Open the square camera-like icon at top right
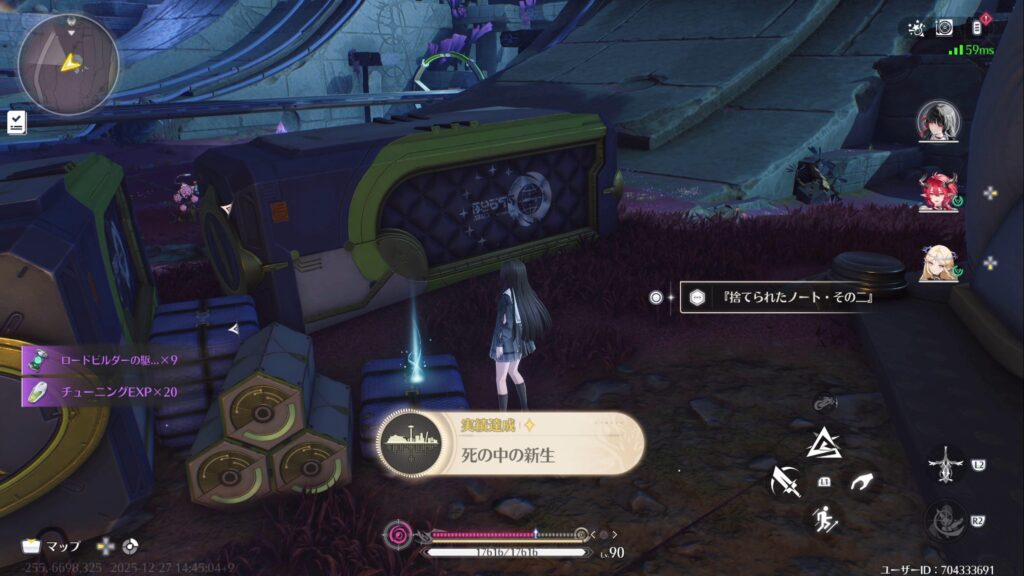This screenshot has width=1024, height=576. (944, 28)
